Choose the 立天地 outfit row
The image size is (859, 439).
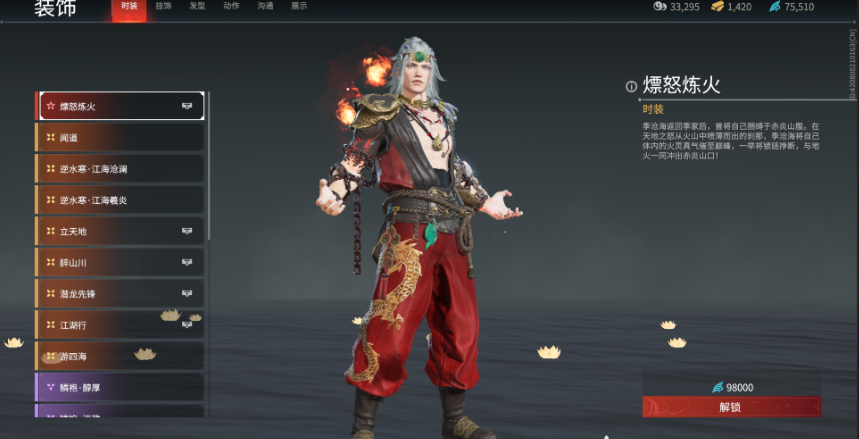tap(120, 231)
